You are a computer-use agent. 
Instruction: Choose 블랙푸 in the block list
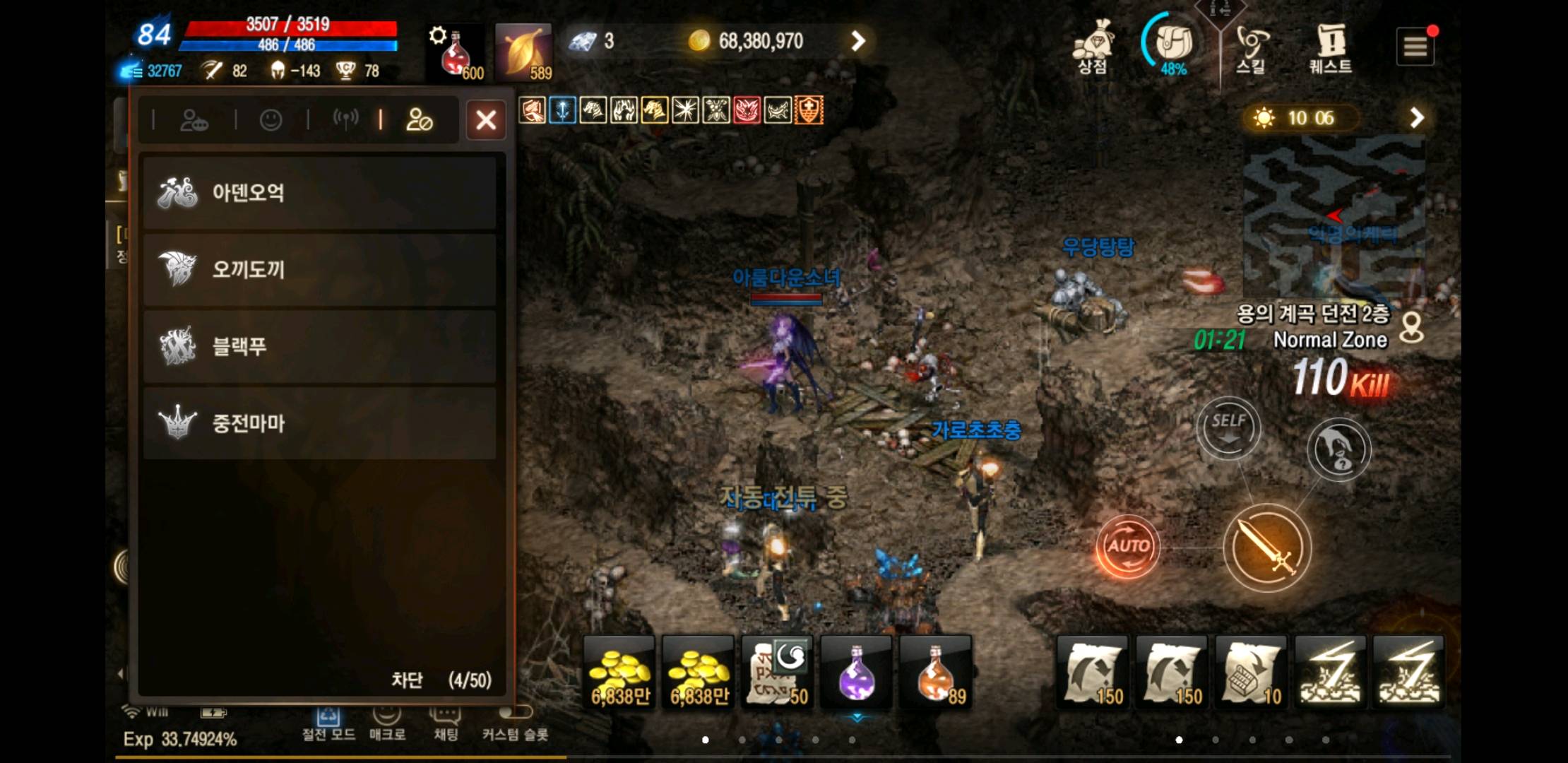pos(319,346)
